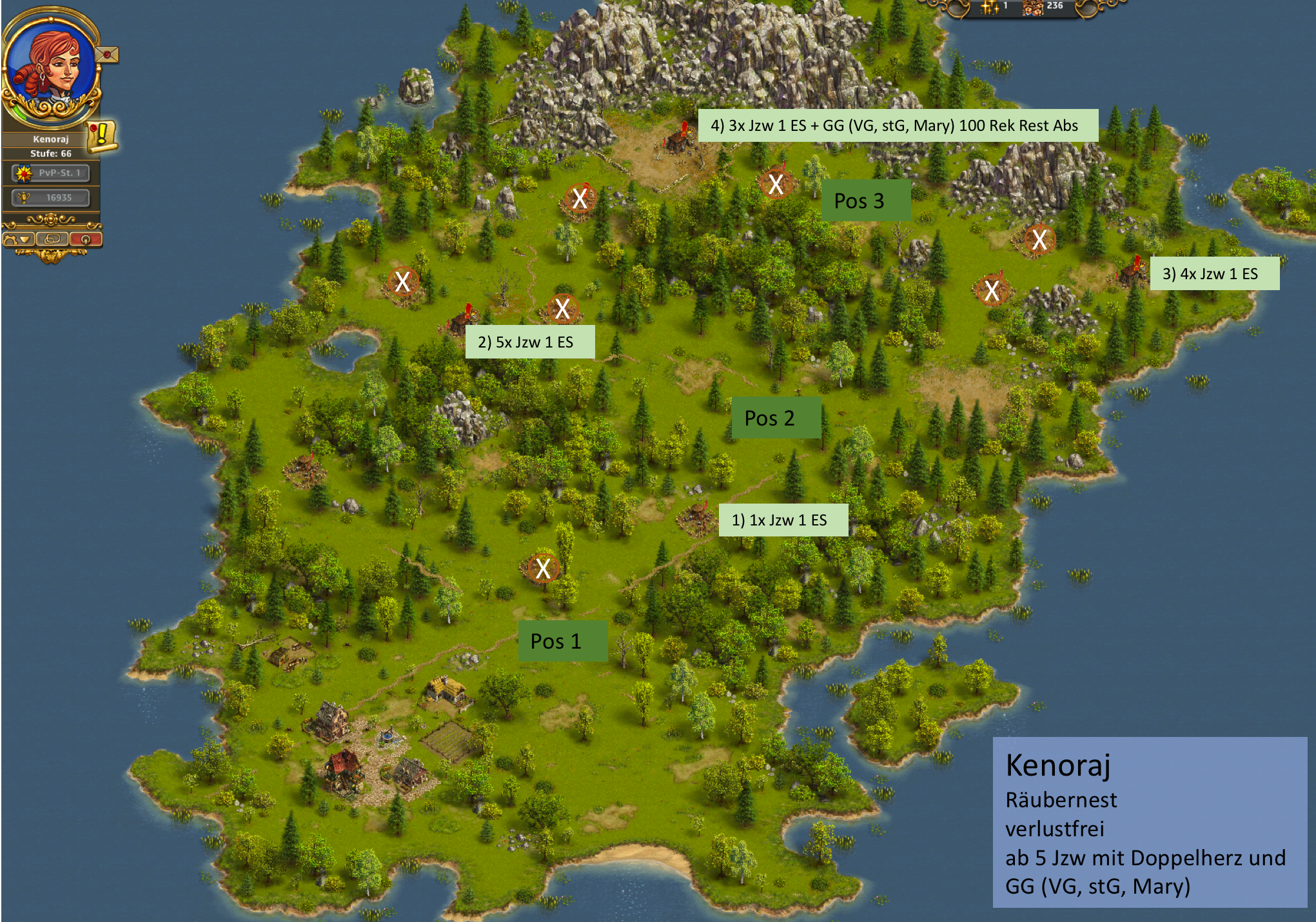Click the settlers population icon
This screenshot has height=922, width=1316.
pos(1034,7)
